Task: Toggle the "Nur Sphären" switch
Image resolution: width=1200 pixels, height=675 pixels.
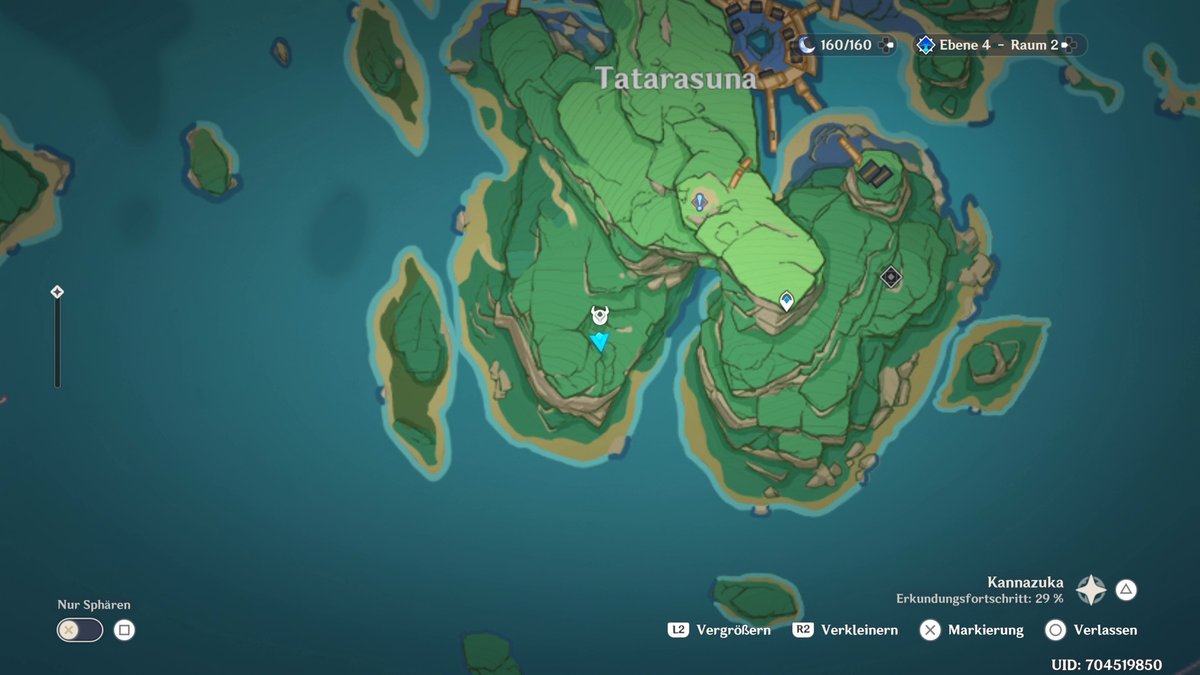Action: click(x=80, y=630)
